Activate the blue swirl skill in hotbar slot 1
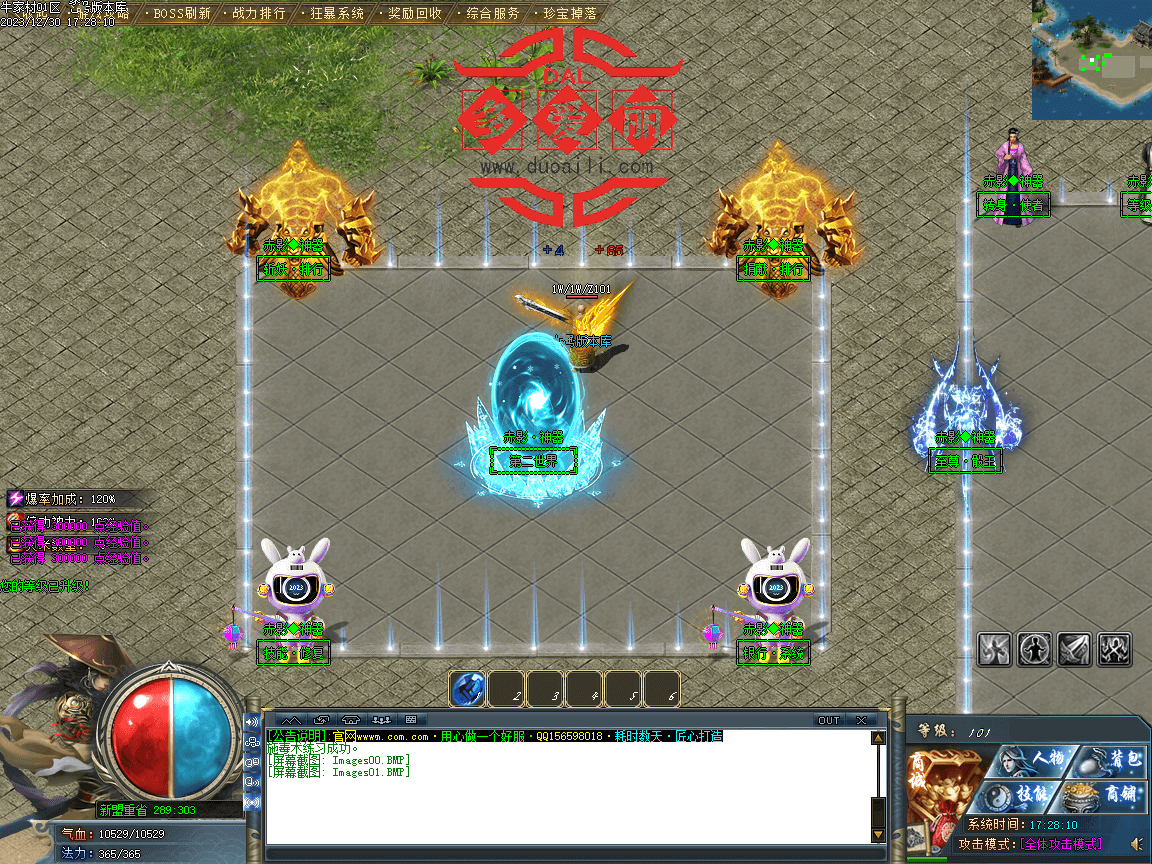This screenshot has height=864, width=1152. point(467,689)
